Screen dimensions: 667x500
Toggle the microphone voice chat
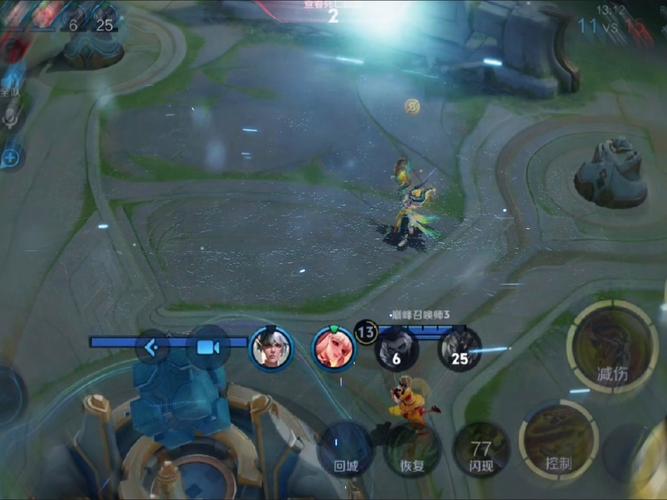(11, 117)
